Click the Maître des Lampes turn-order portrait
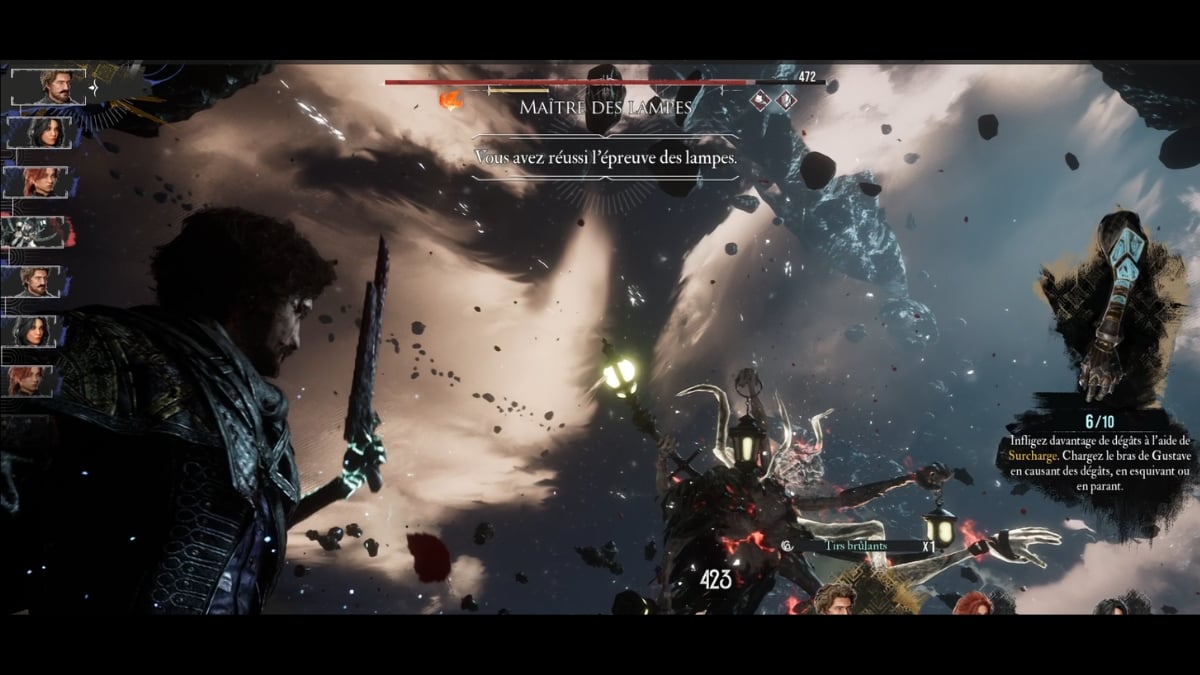The image size is (1200, 675). [38, 232]
